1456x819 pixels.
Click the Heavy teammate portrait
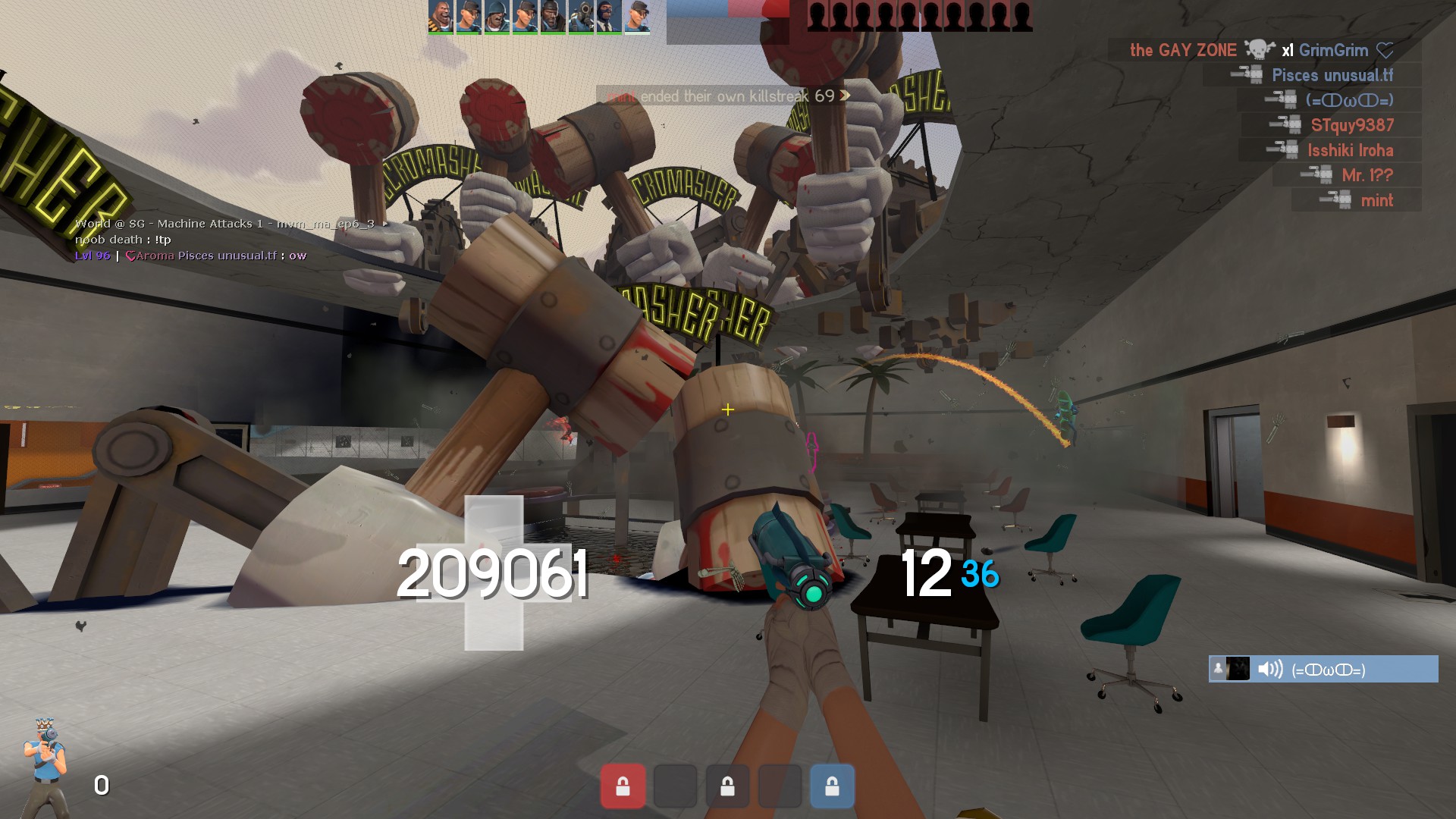tap(441, 16)
